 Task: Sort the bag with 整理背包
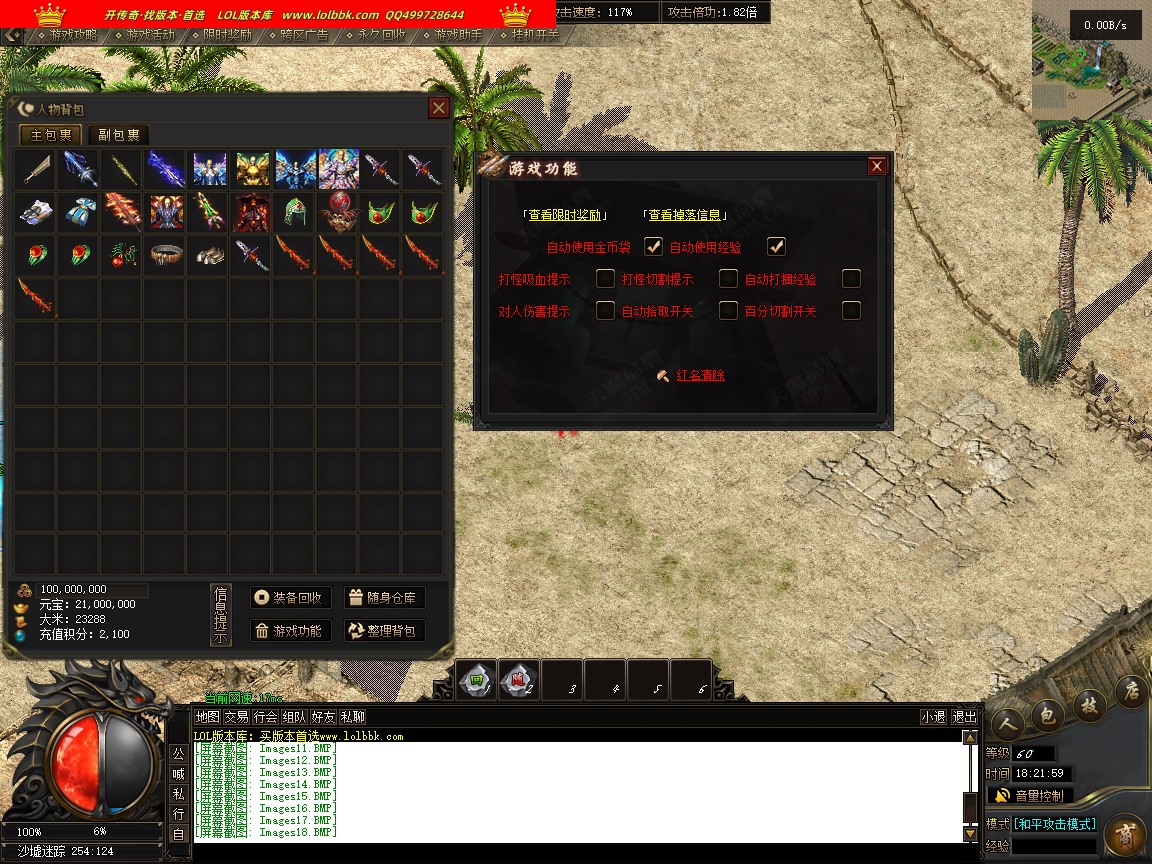385,631
